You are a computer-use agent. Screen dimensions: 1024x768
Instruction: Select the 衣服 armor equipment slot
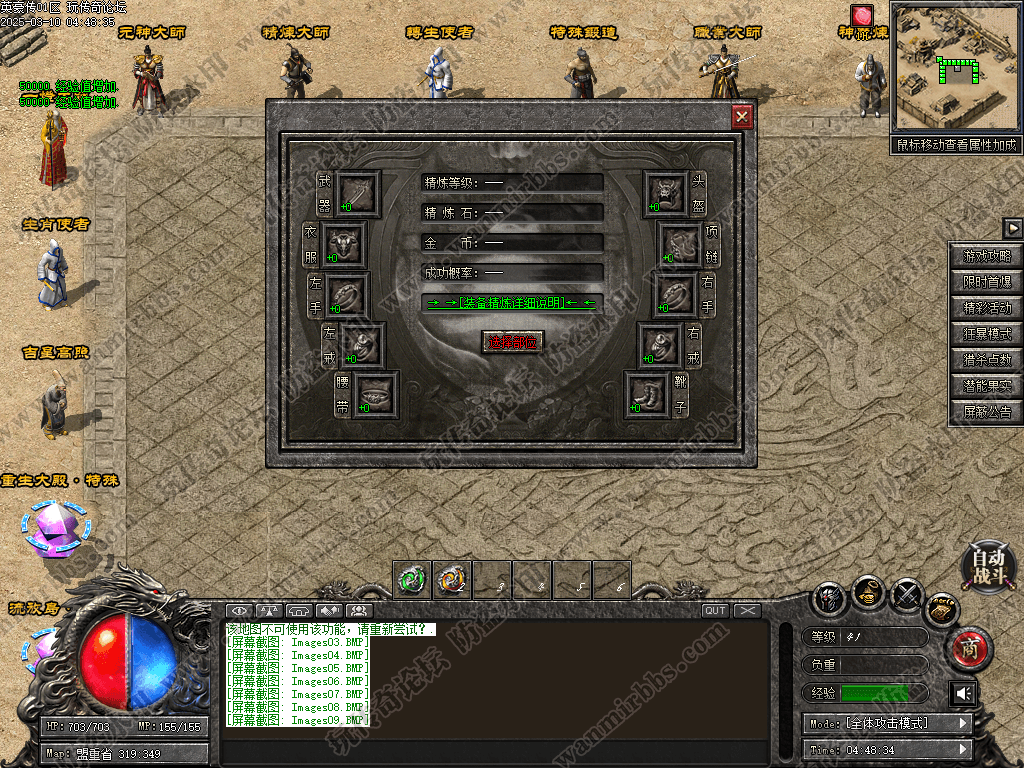[x=345, y=243]
